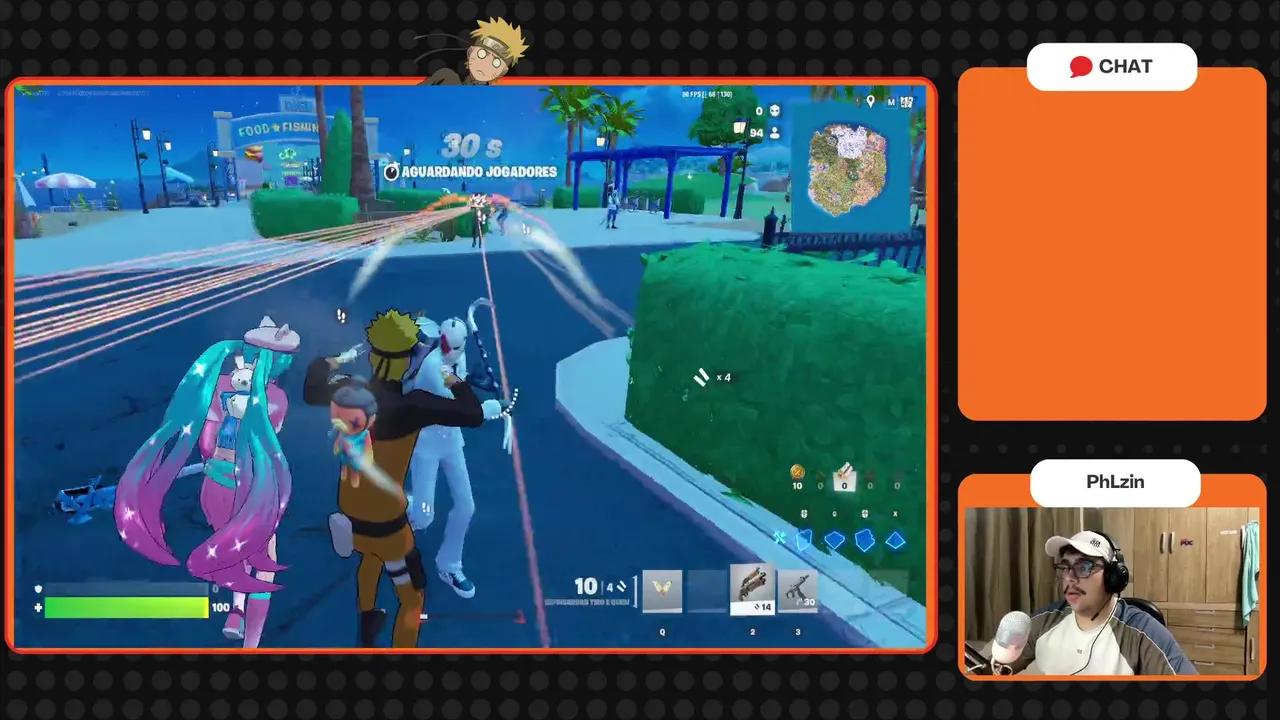Click the timer clock icon beside AGUARDANDO JOGADORES
This screenshot has height=720, width=1280.
tap(392, 171)
